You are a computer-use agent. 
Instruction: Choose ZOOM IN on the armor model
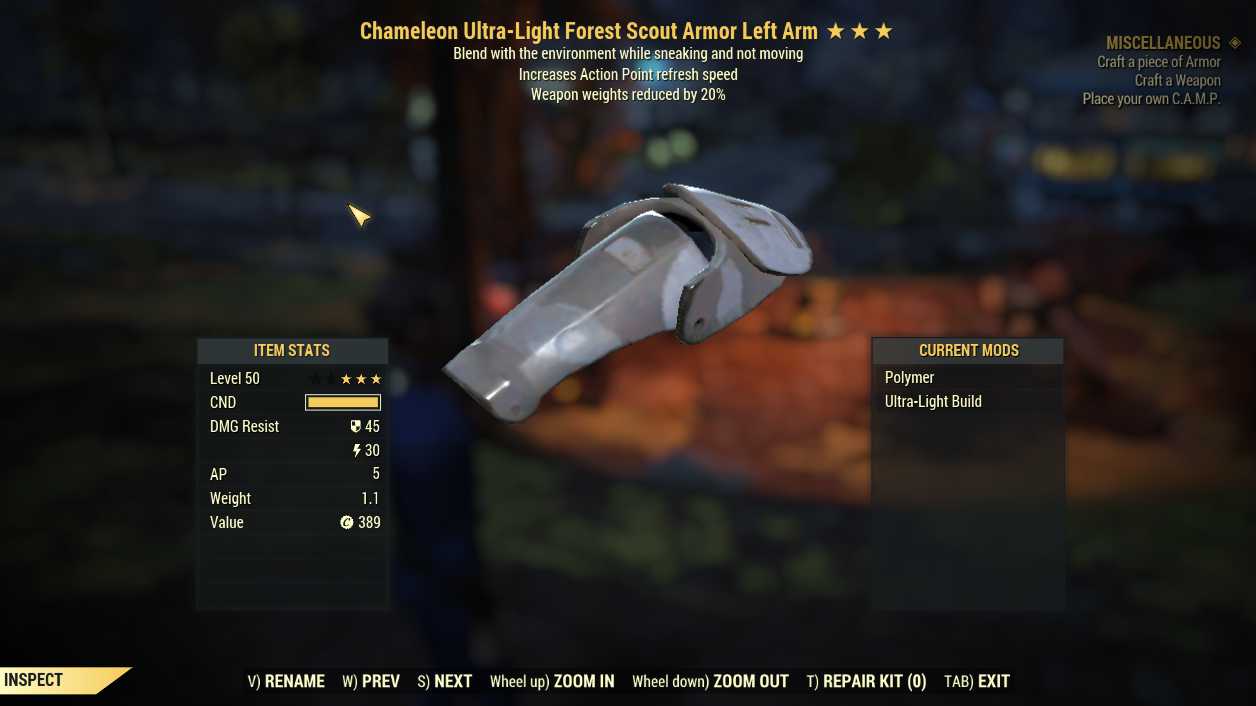coord(552,681)
